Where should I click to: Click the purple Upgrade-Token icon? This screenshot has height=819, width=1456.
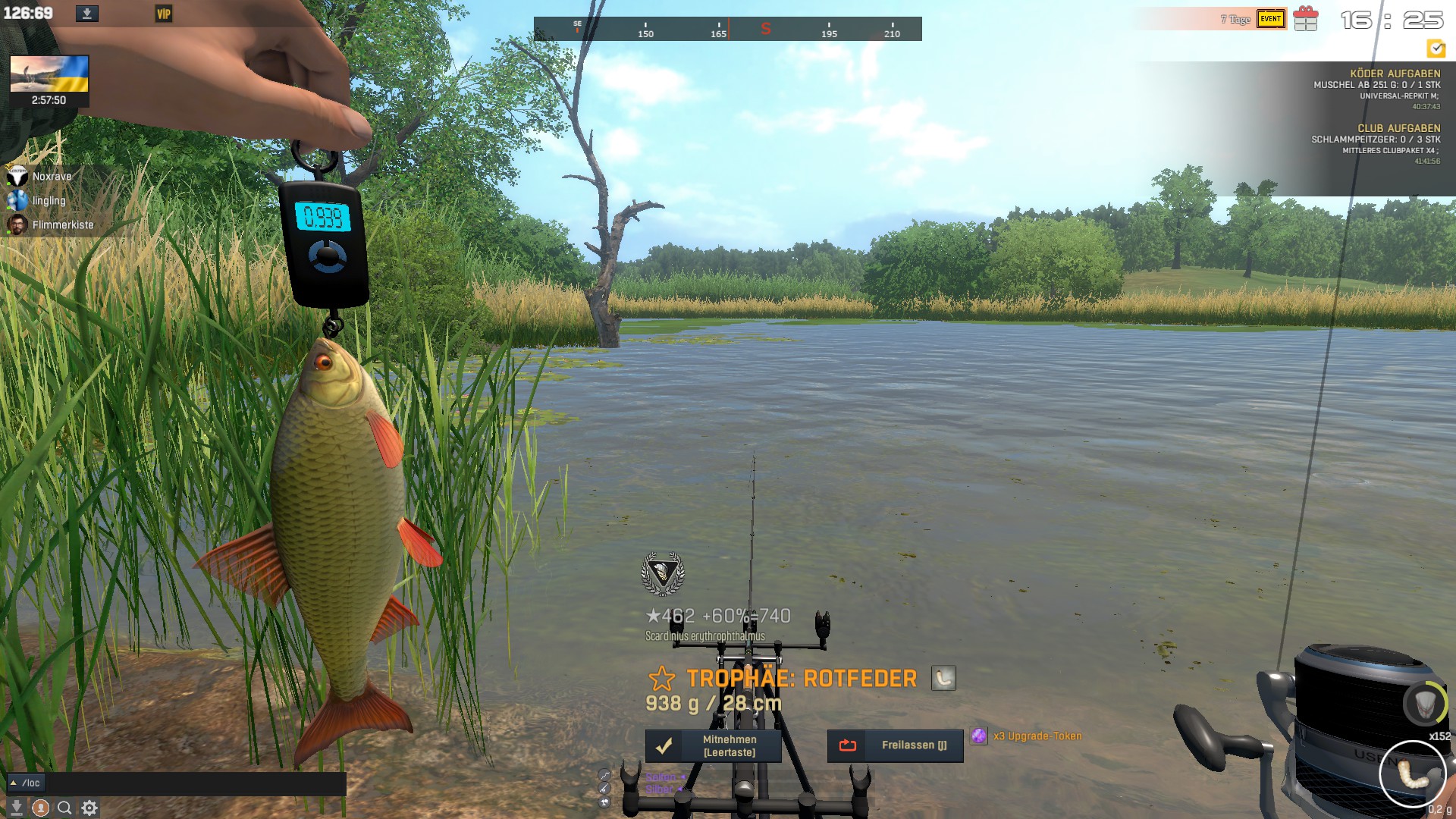pos(979,736)
